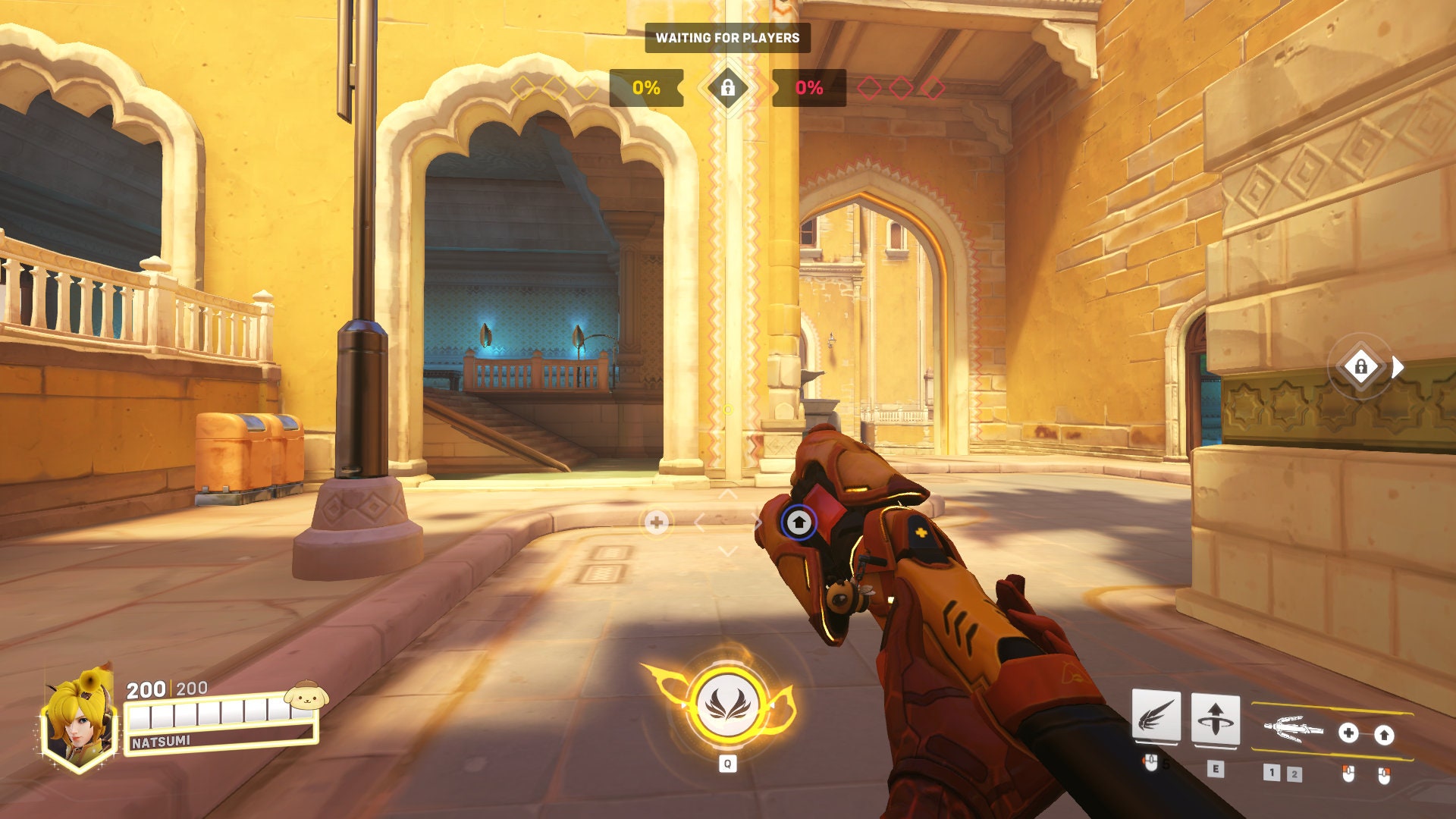Click the locked objective padlock at top center
Image resolution: width=1456 pixels, height=819 pixels.
click(728, 88)
